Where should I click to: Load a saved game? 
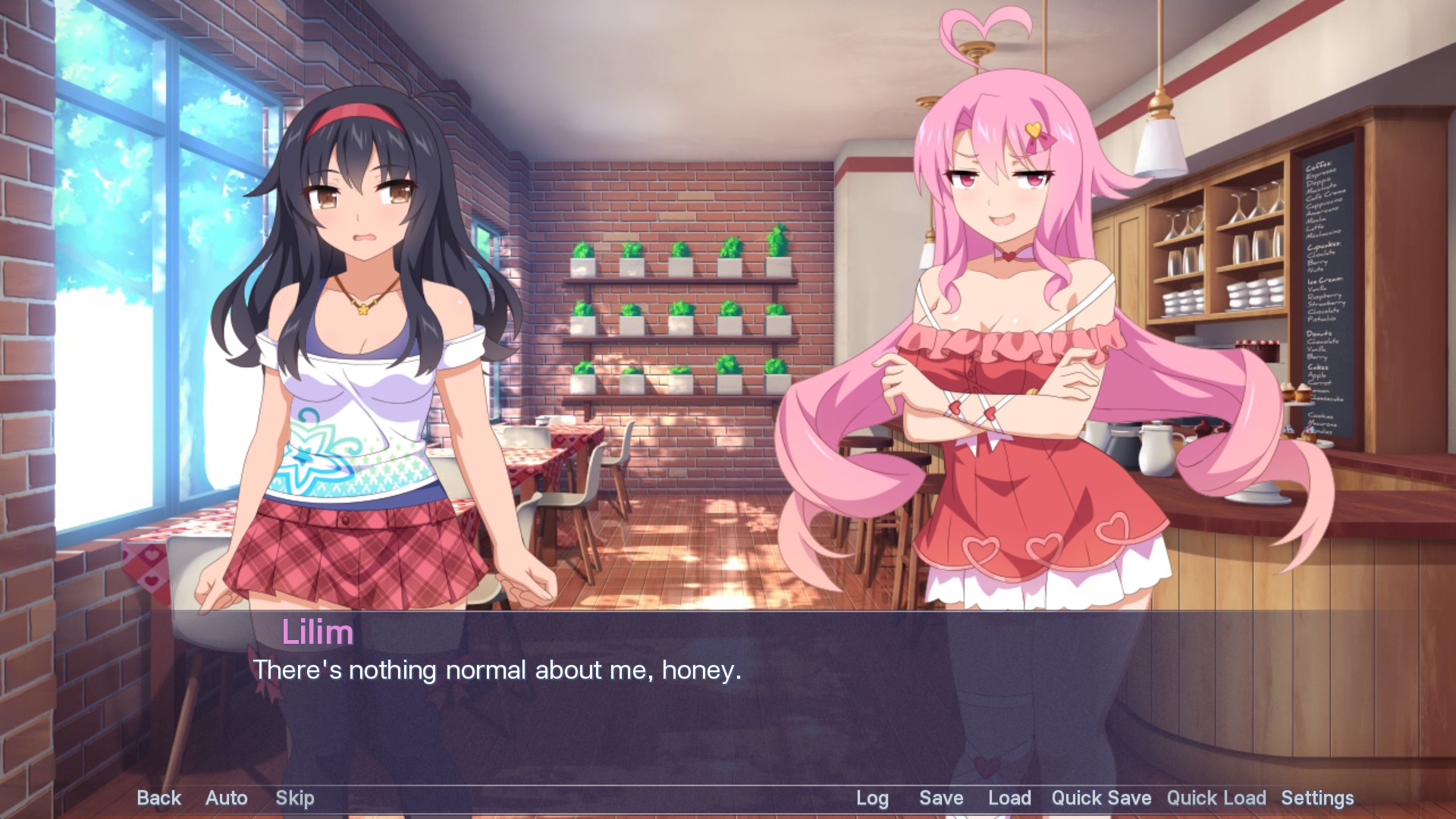point(1009,798)
